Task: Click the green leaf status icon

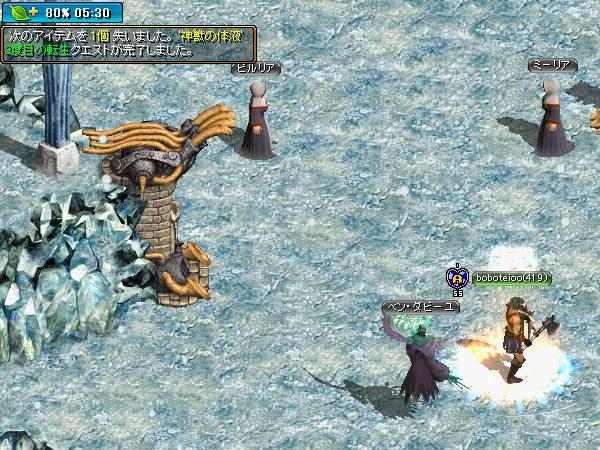Action: click(x=18, y=13)
